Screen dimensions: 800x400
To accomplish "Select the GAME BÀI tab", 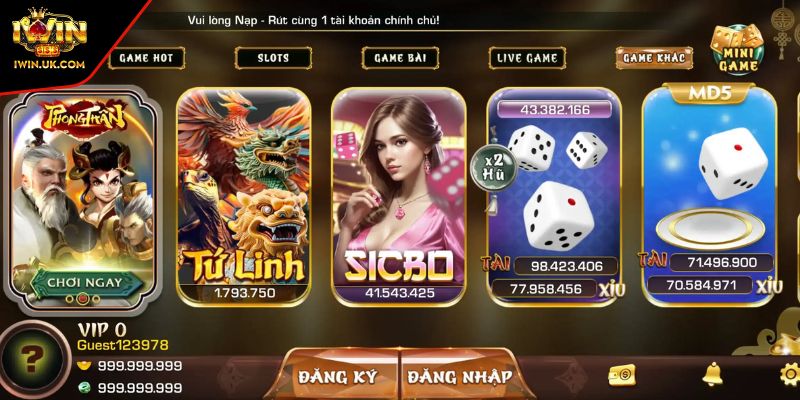I will [400, 58].
